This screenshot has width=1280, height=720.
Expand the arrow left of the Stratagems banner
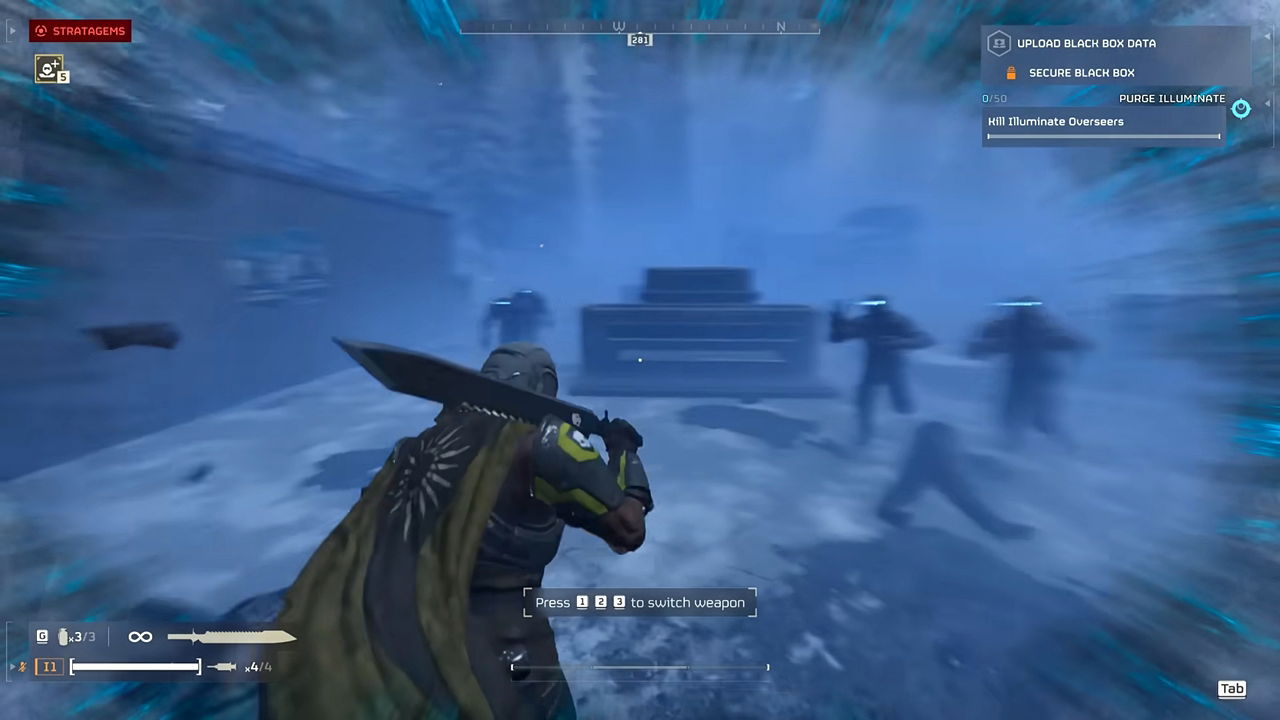(13, 31)
